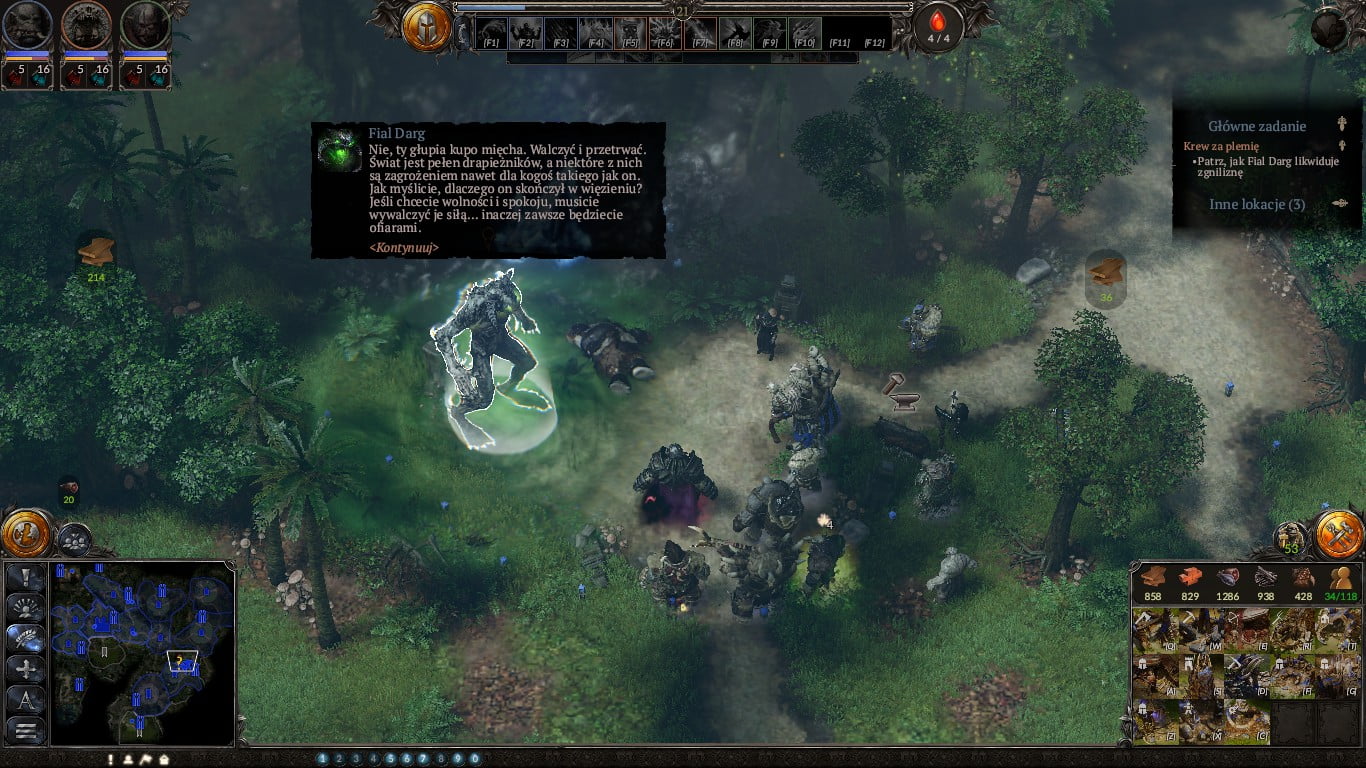Activate the F1 ability slot
Viewport: 1366px width, 768px height.
[x=491, y=33]
